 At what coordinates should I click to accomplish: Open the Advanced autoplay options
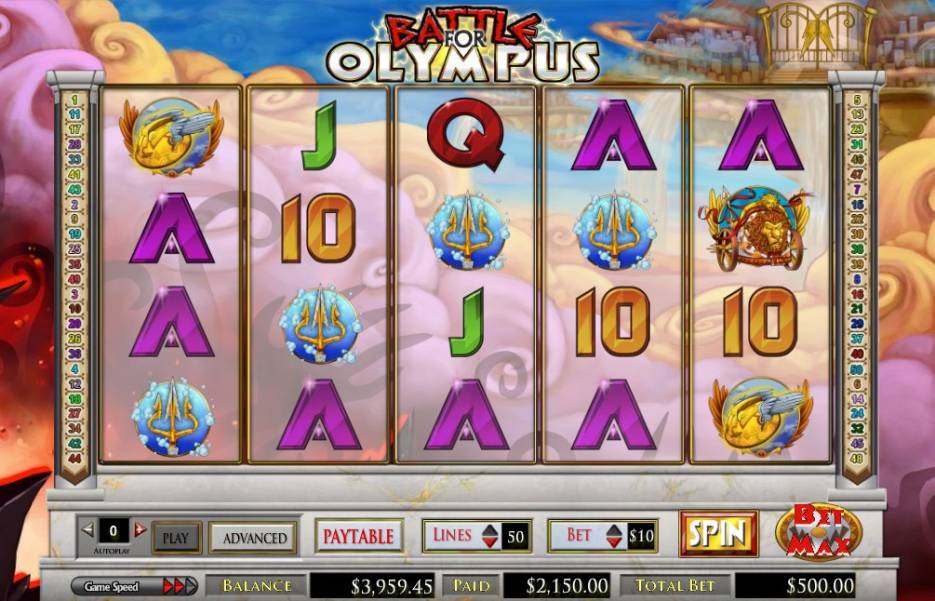click(x=253, y=537)
